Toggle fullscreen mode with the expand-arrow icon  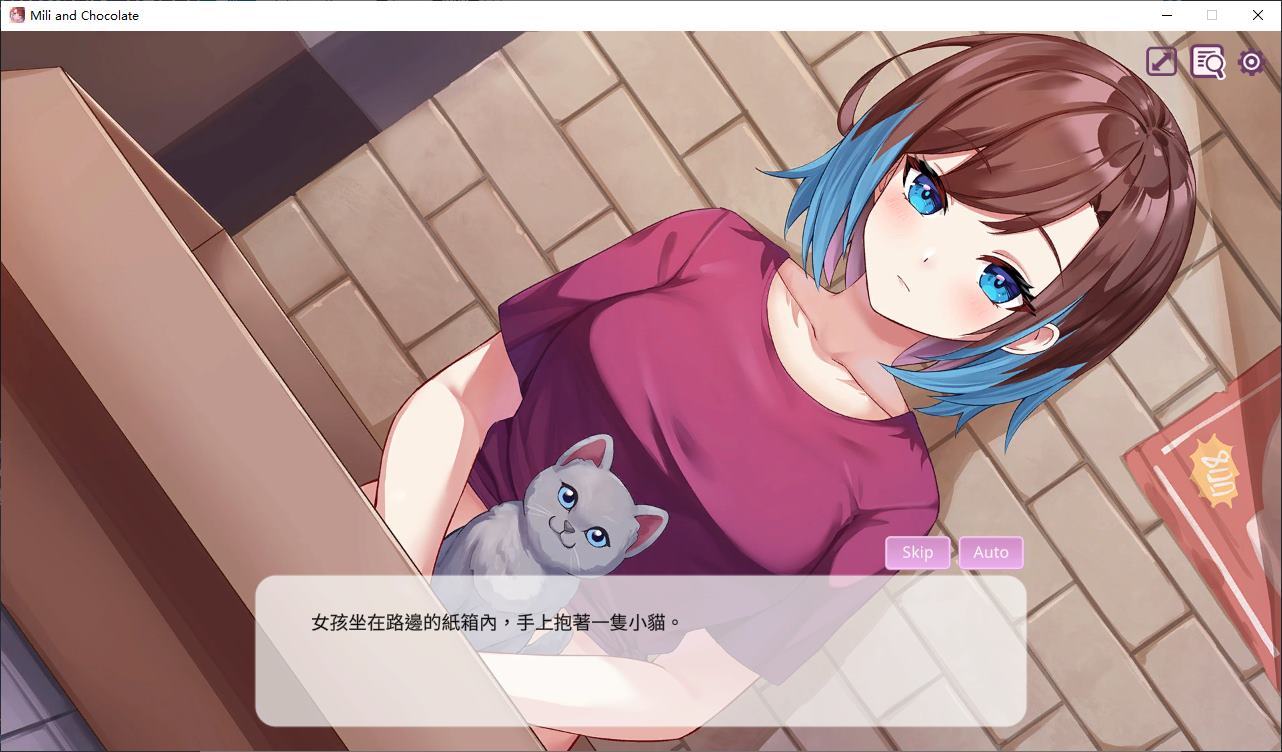[x=1160, y=61]
